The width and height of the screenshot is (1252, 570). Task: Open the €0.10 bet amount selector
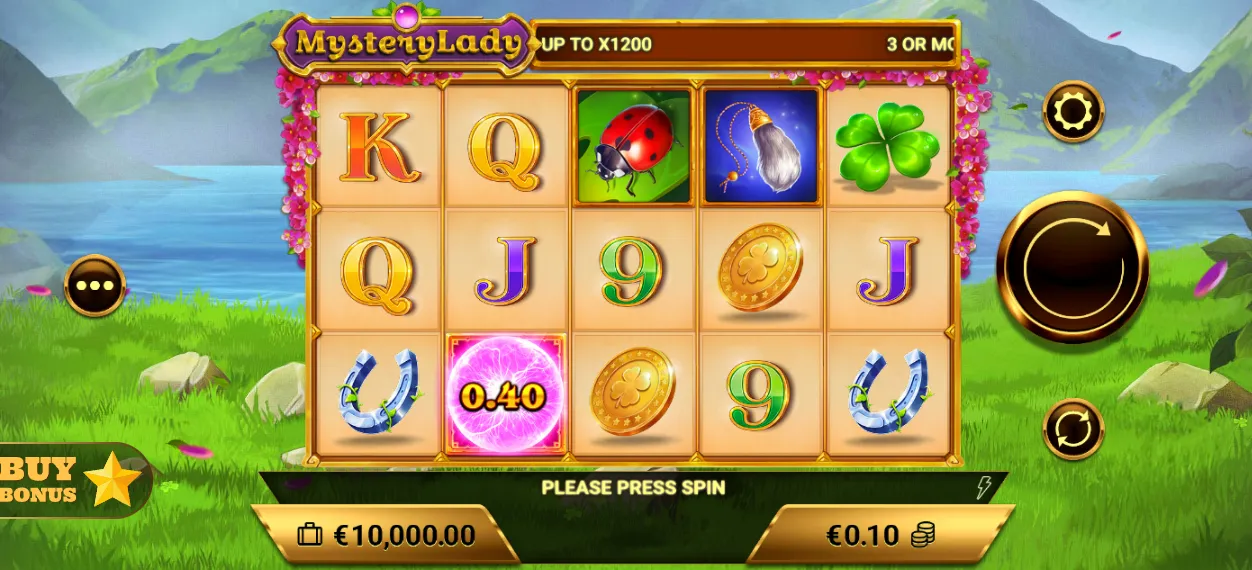pyautogui.click(x=879, y=535)
